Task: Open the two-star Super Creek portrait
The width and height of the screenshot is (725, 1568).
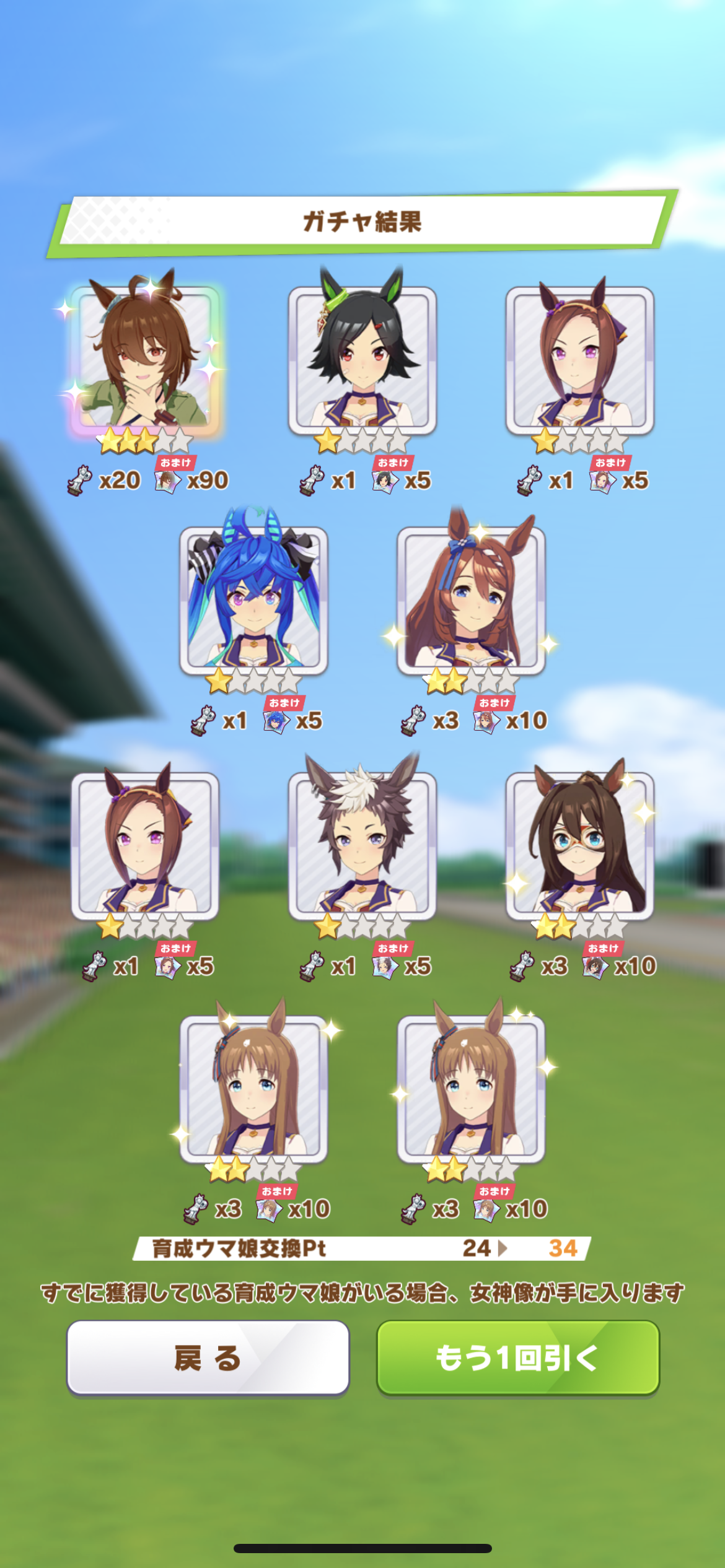Action: [471, 601]
